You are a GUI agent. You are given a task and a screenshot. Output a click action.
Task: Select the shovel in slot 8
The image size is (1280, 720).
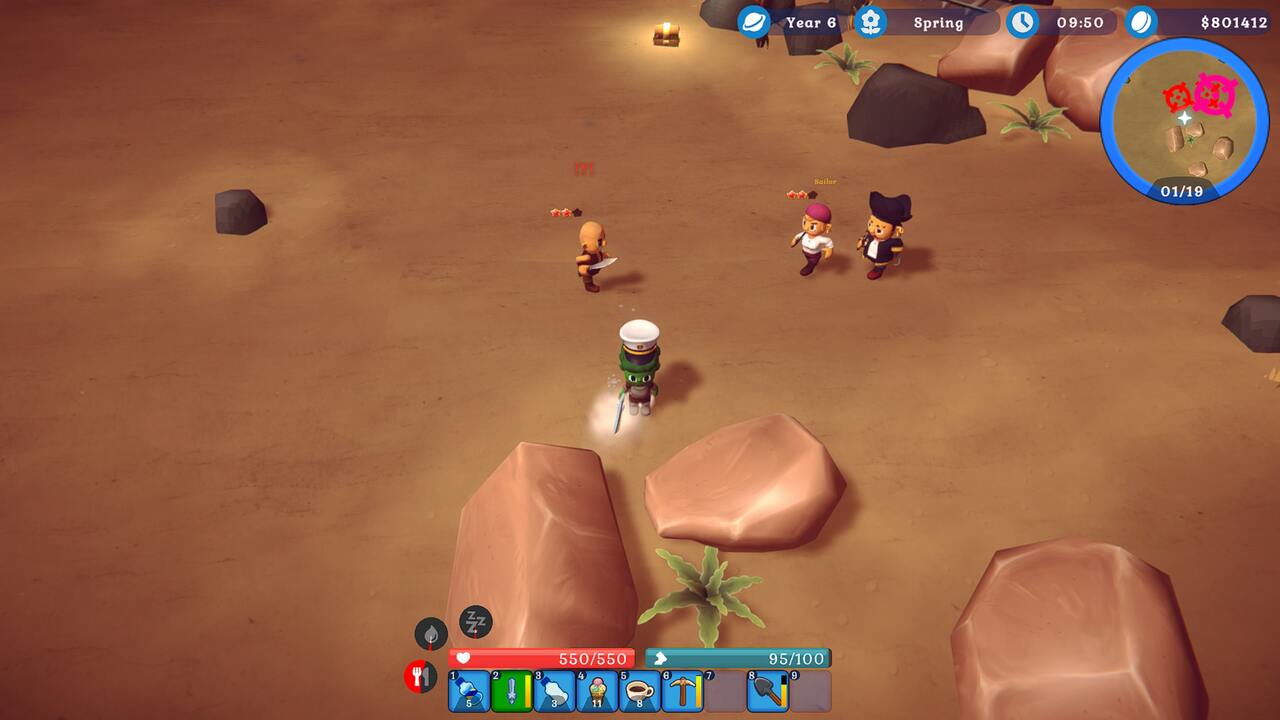tap(768, 691)
